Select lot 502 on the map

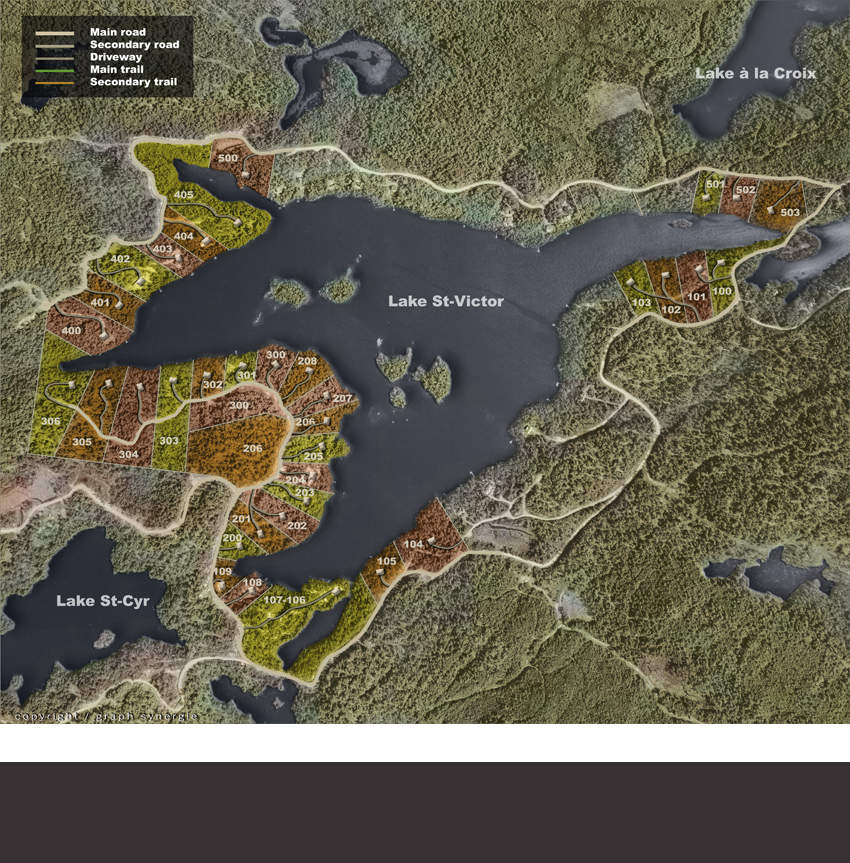(x=745, y=190)
